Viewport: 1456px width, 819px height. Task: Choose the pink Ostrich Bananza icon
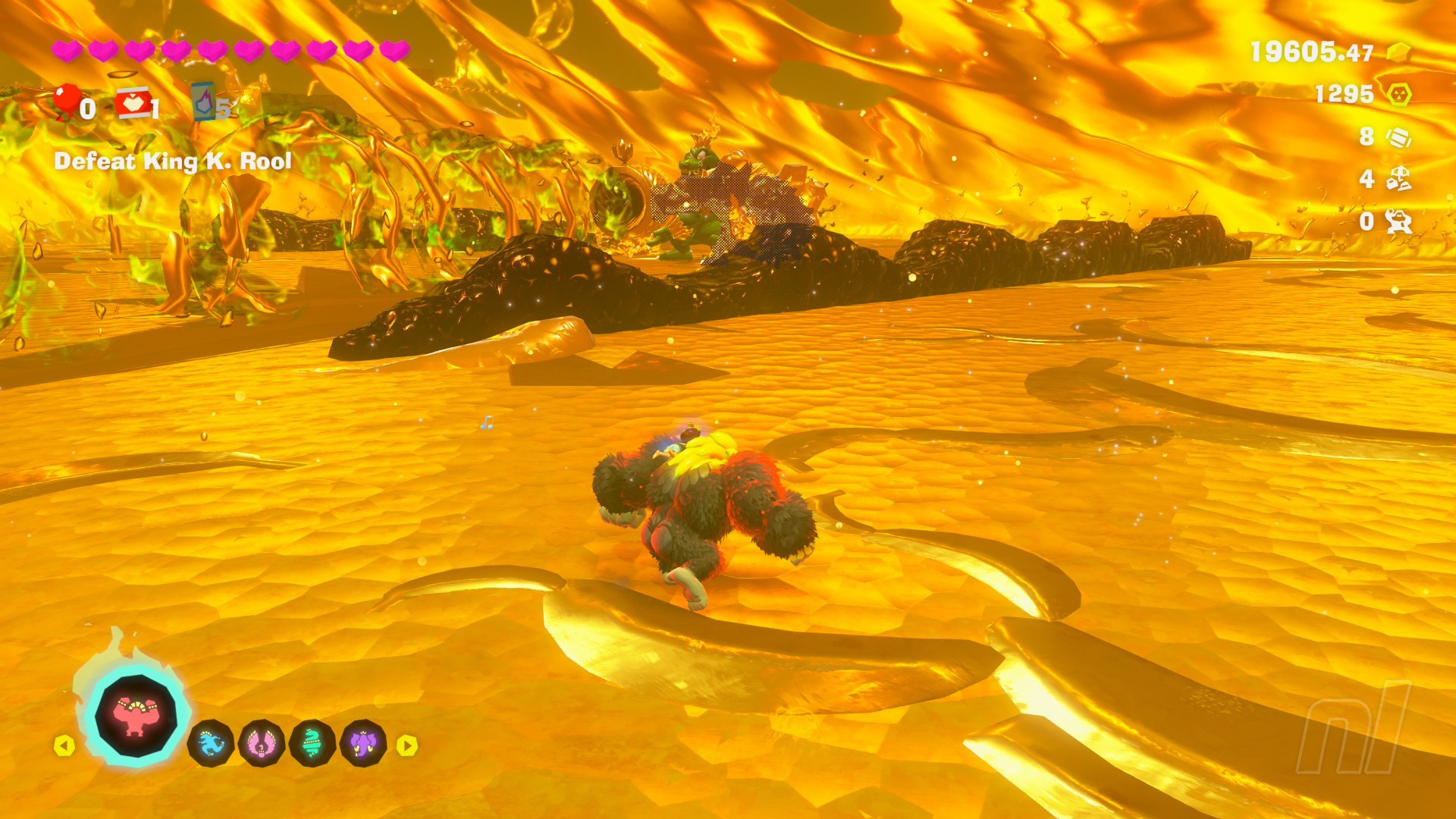(x=262, y=743)
